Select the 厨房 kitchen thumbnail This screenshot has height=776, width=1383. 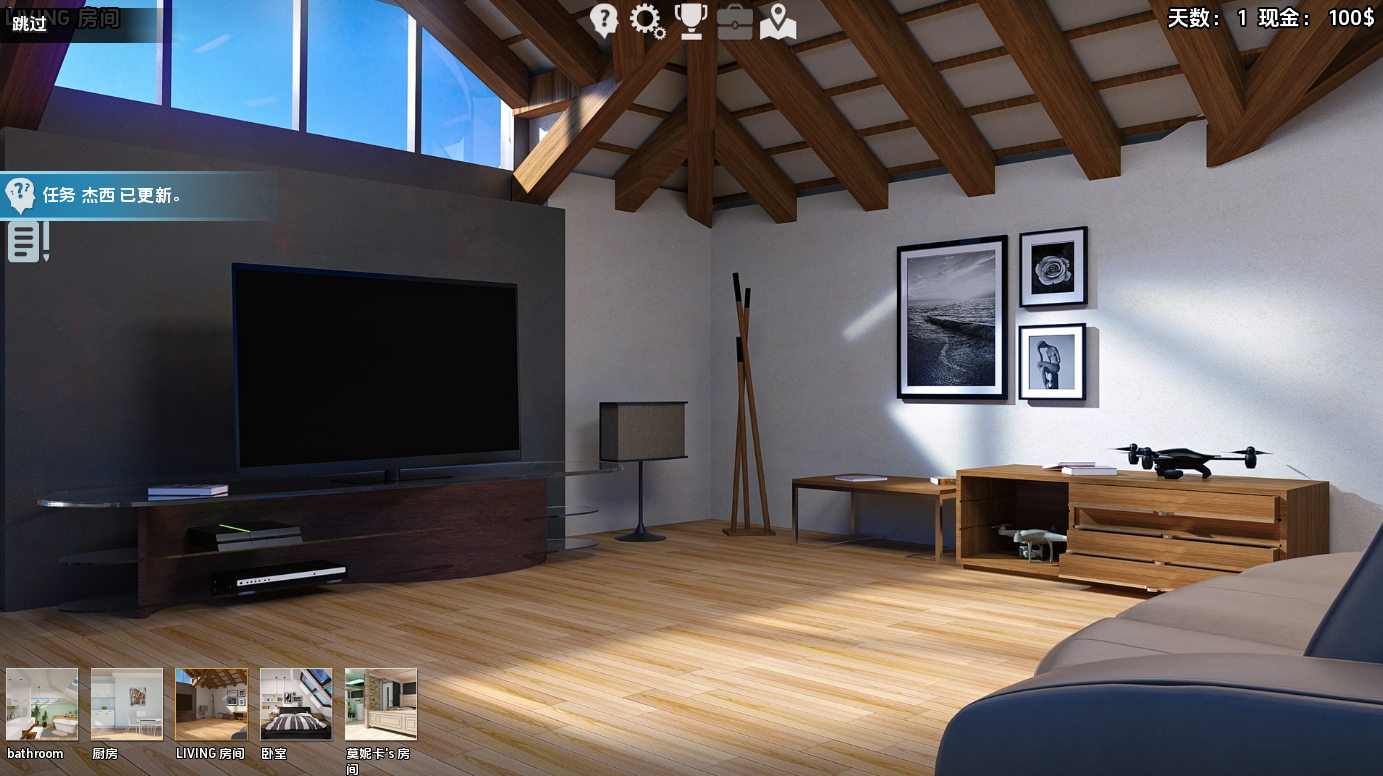click(x=127, y=704)
